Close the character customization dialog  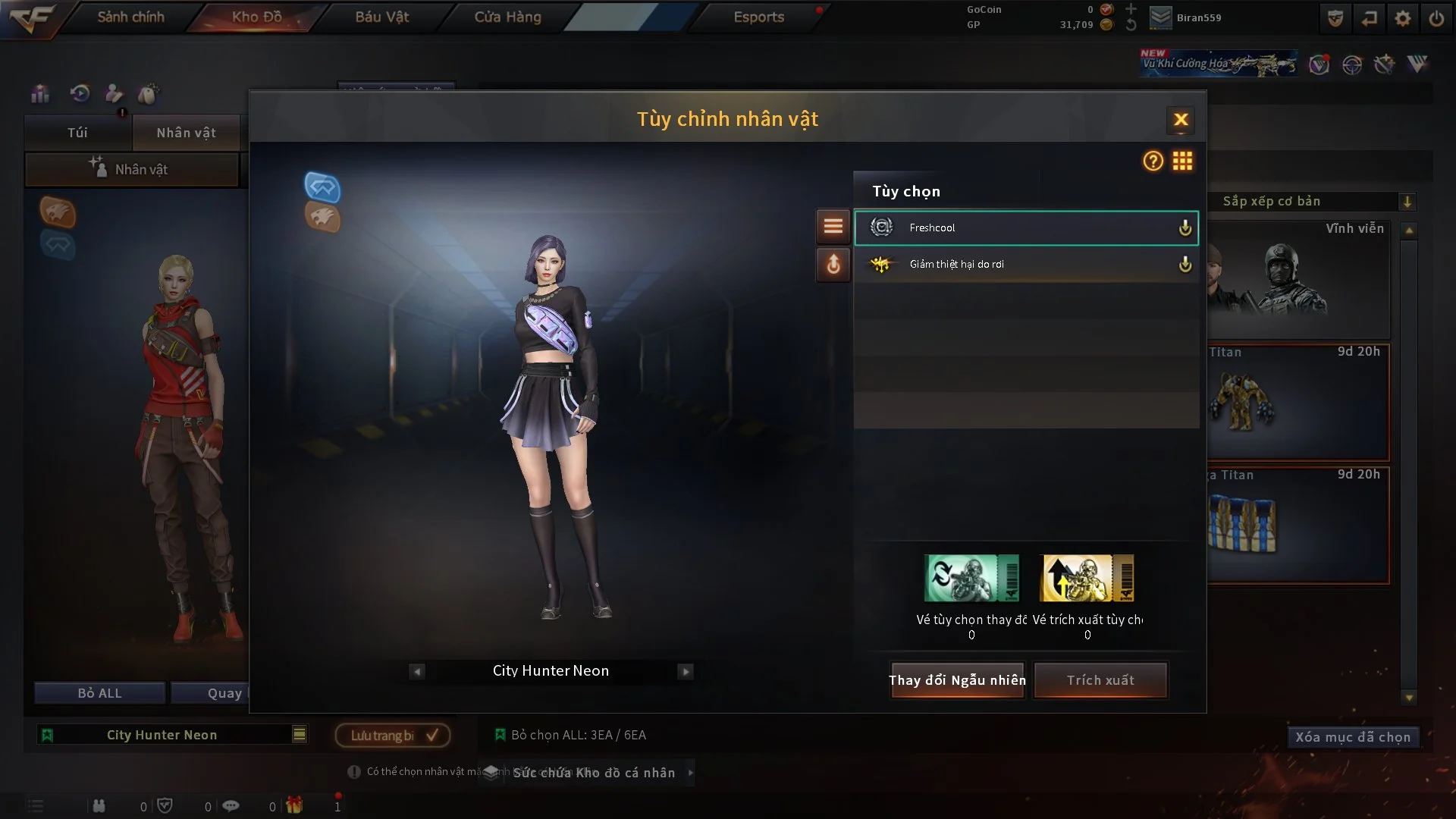coord(1180,120)
